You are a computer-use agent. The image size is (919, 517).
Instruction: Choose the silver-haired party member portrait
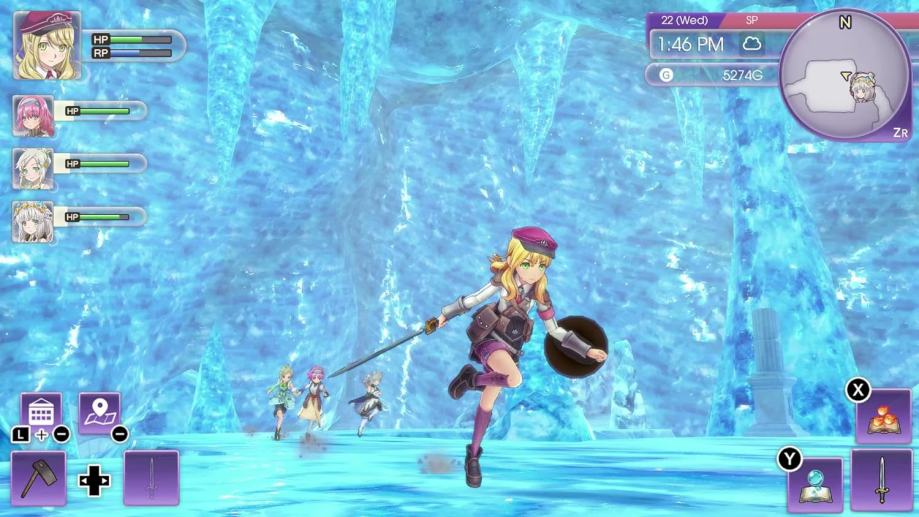(33, 169)
